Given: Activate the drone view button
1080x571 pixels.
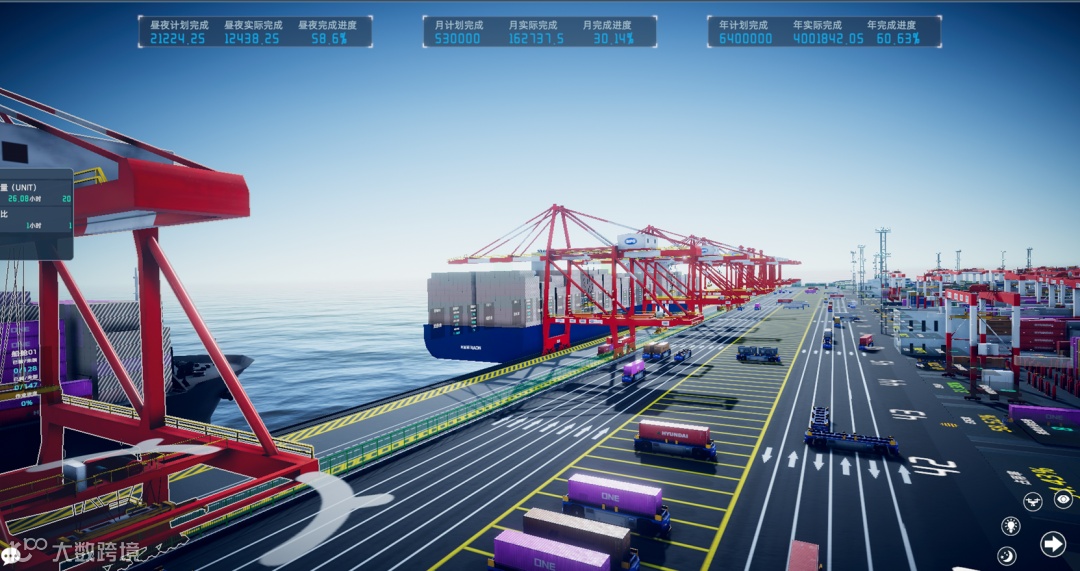Looking at the screenshot, I should pyautogui.click(x=1033, y=501).
